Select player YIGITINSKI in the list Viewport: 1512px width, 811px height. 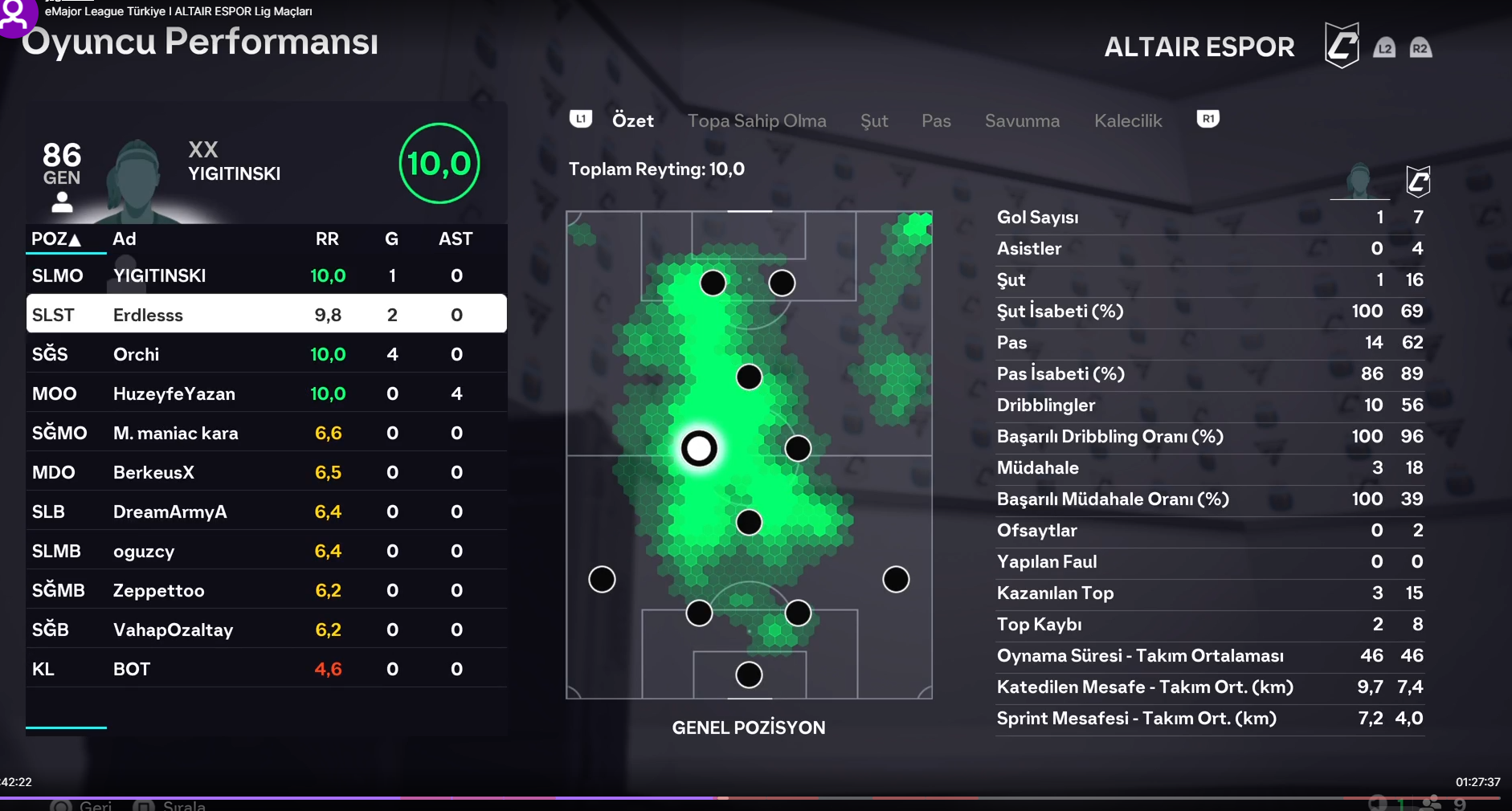tap(266, 276)
